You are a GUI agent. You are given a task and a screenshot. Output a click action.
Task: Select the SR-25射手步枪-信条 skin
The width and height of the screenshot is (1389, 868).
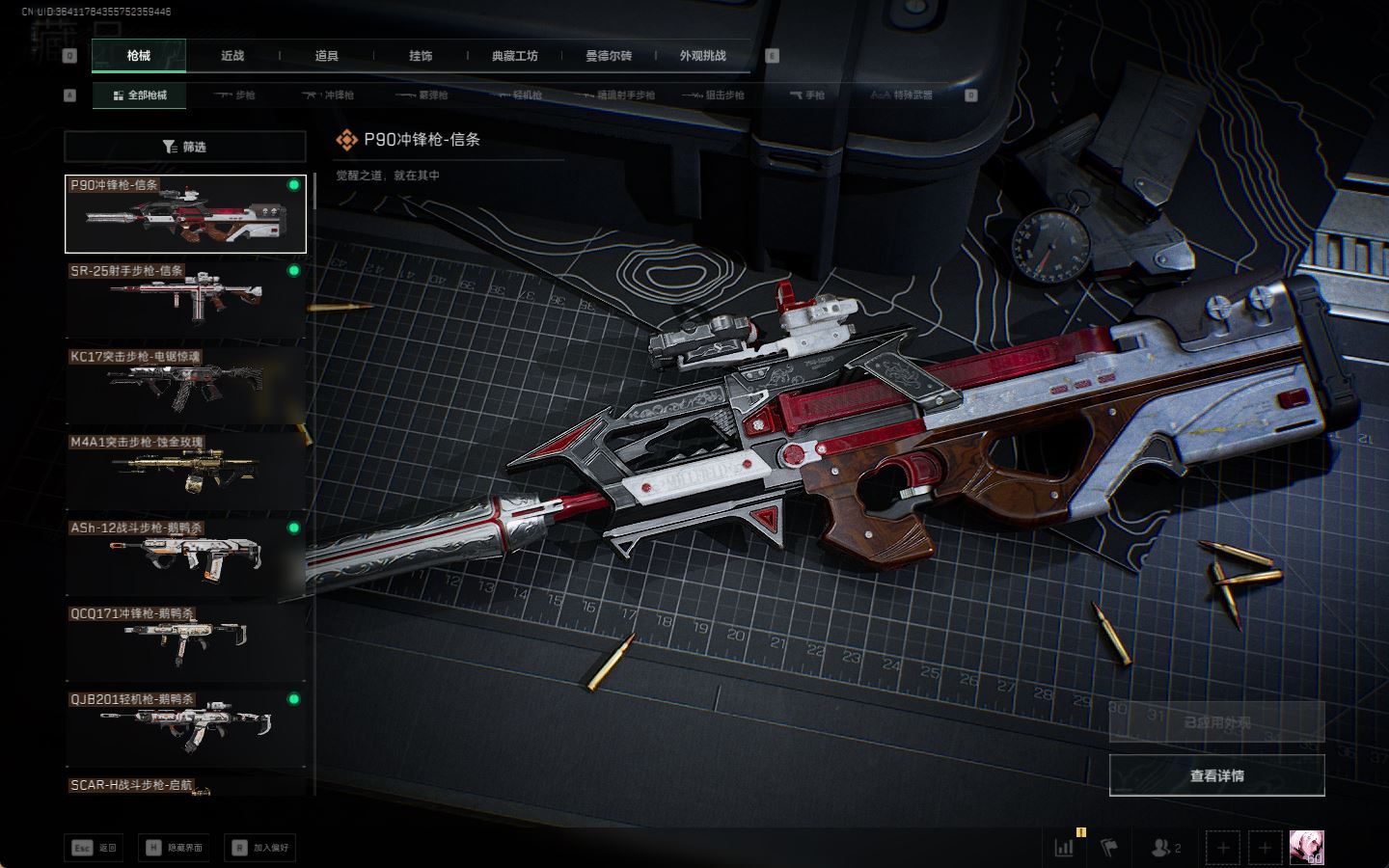pyautogui.click(x=185, y=299)
